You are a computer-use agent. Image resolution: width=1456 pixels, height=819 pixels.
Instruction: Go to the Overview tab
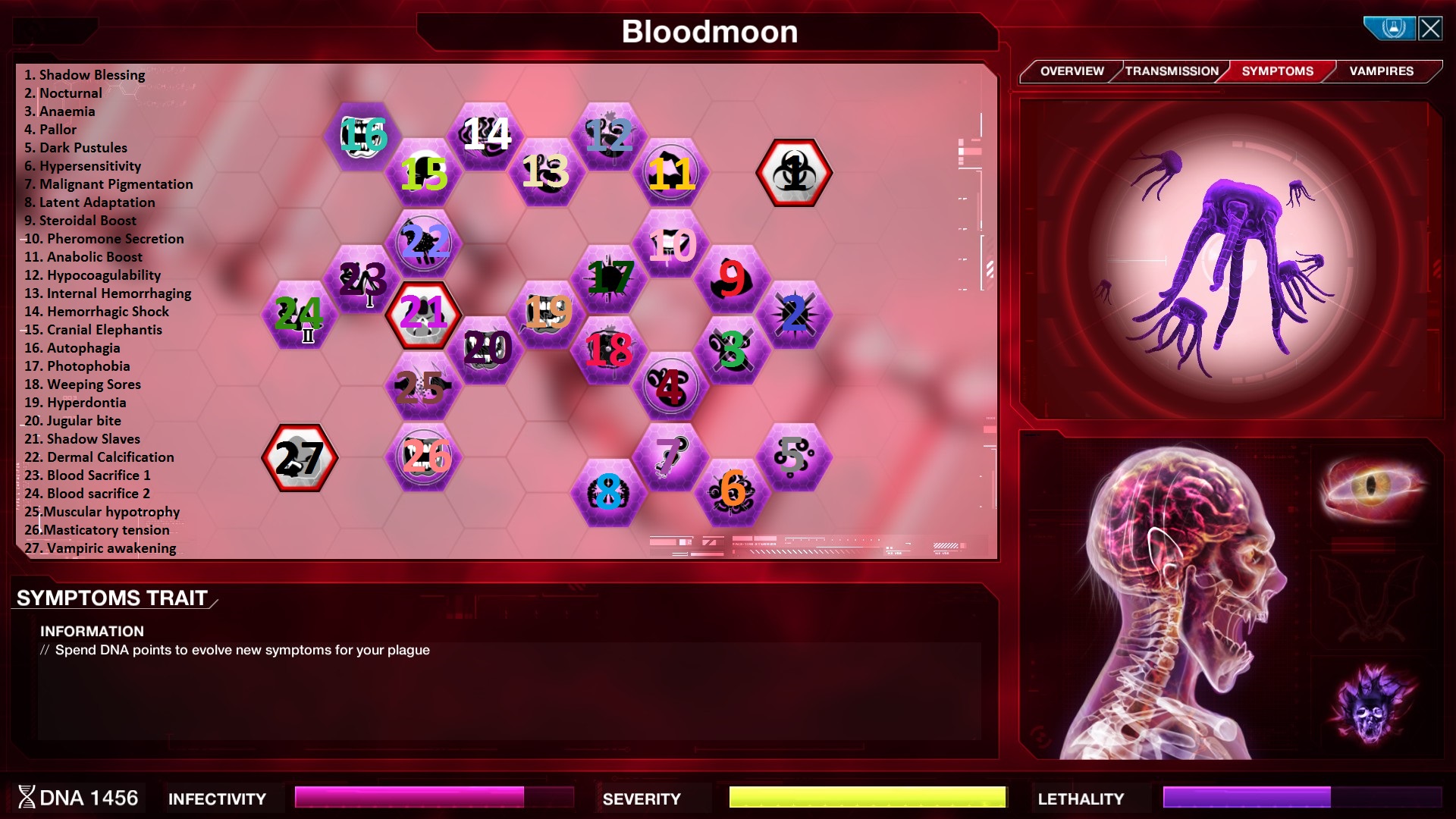point(1072,71)
